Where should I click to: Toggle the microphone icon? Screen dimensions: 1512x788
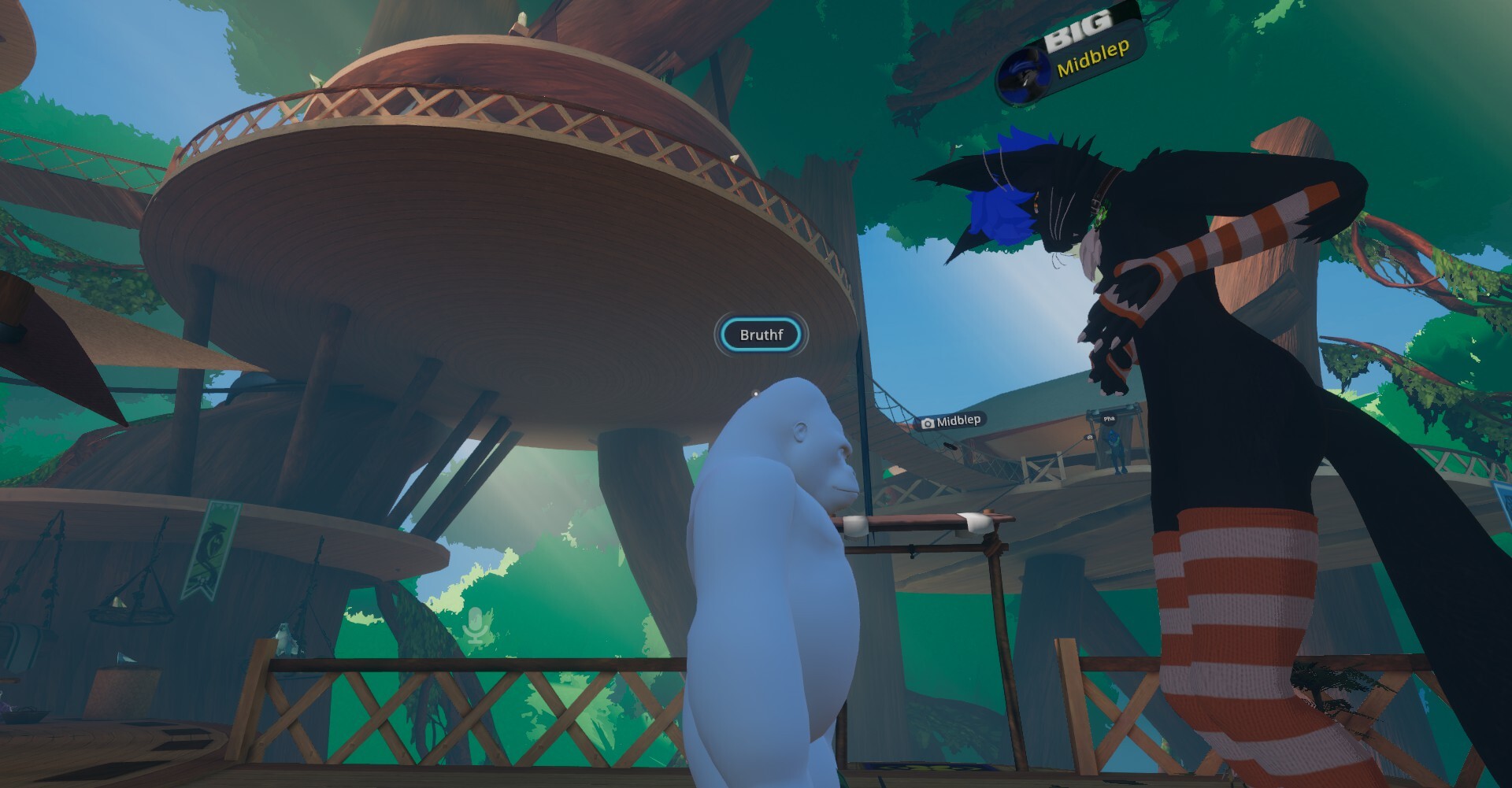click(x=476, y=627)
